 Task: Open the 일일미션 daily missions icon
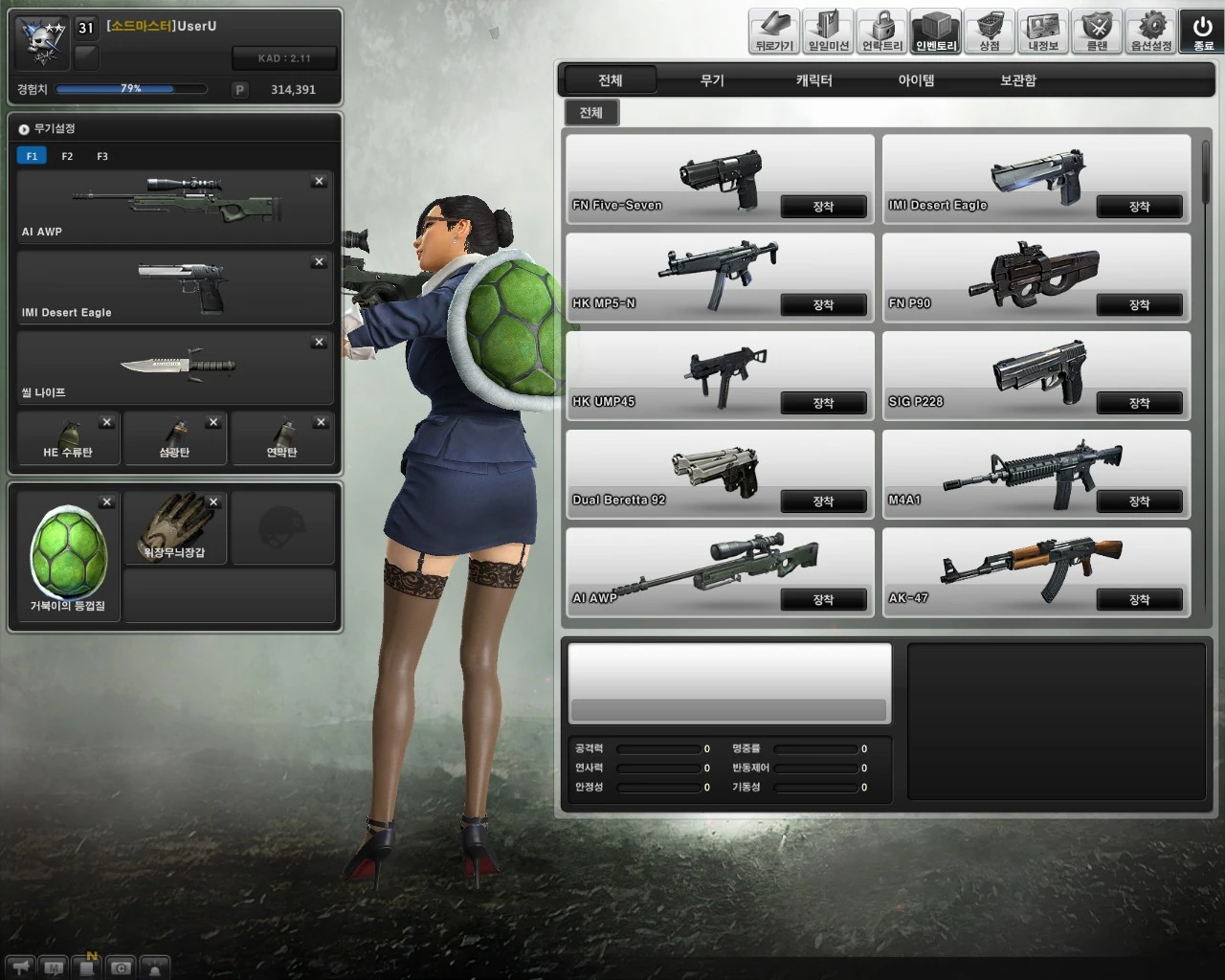(x=827, y=29)
